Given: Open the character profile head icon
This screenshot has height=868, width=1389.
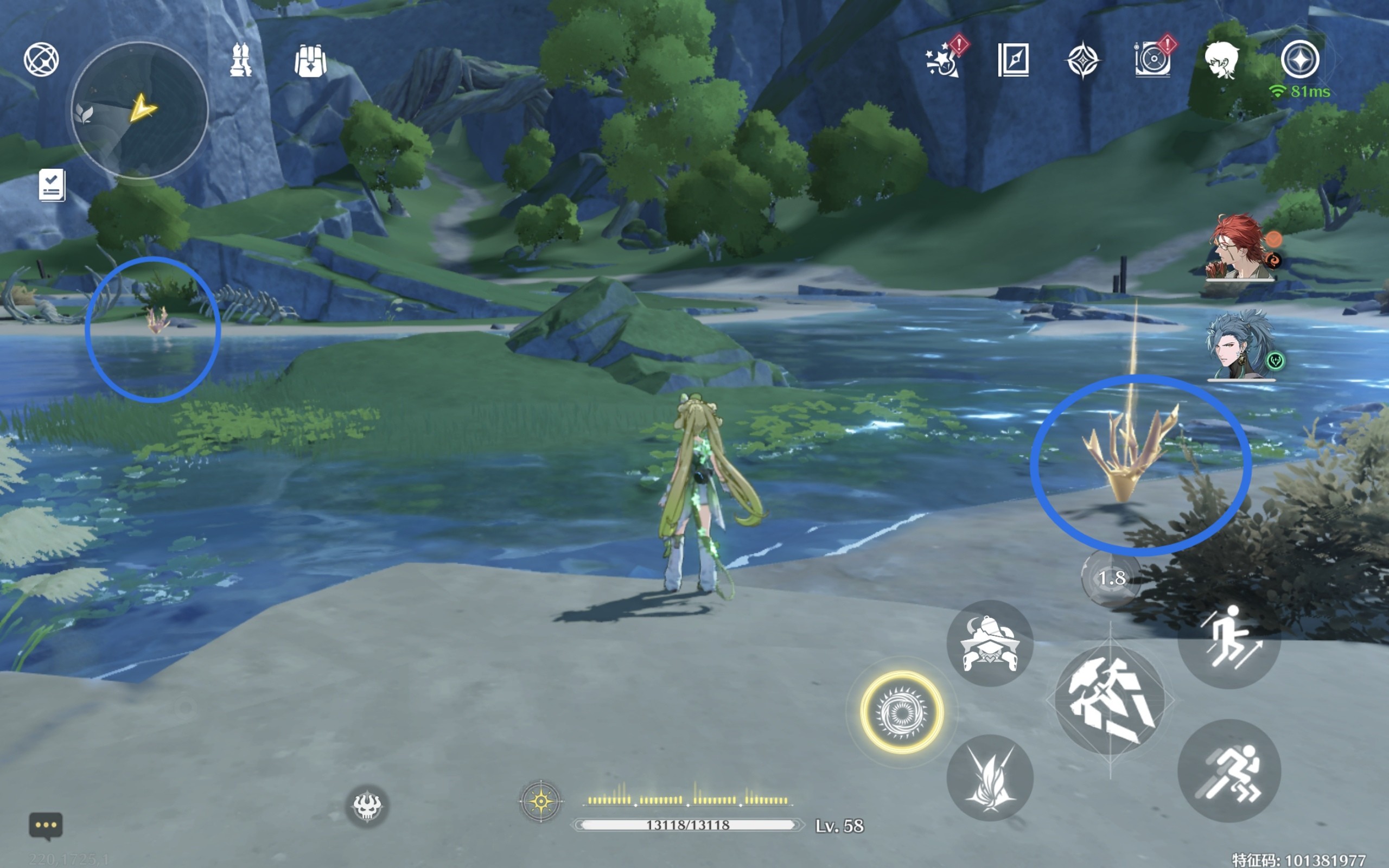Looking at the screenshot, I should pos(1221,60).
